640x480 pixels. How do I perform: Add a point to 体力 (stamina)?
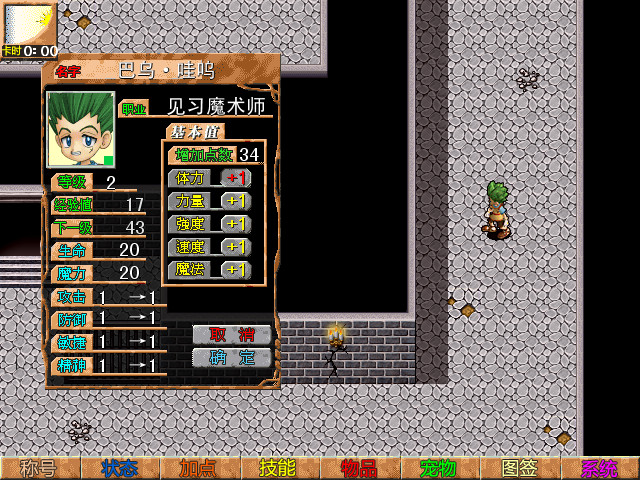pos(236,178)
